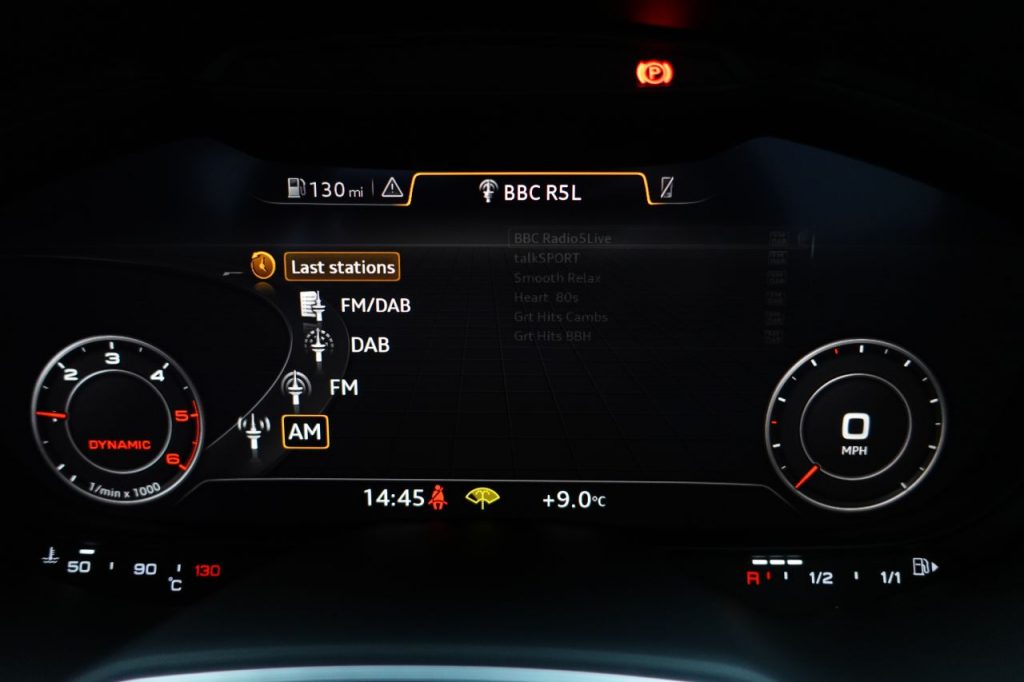Choose Heart 80s from the stations
This screenshot has height=682, width=1024.
click(546, 297)
